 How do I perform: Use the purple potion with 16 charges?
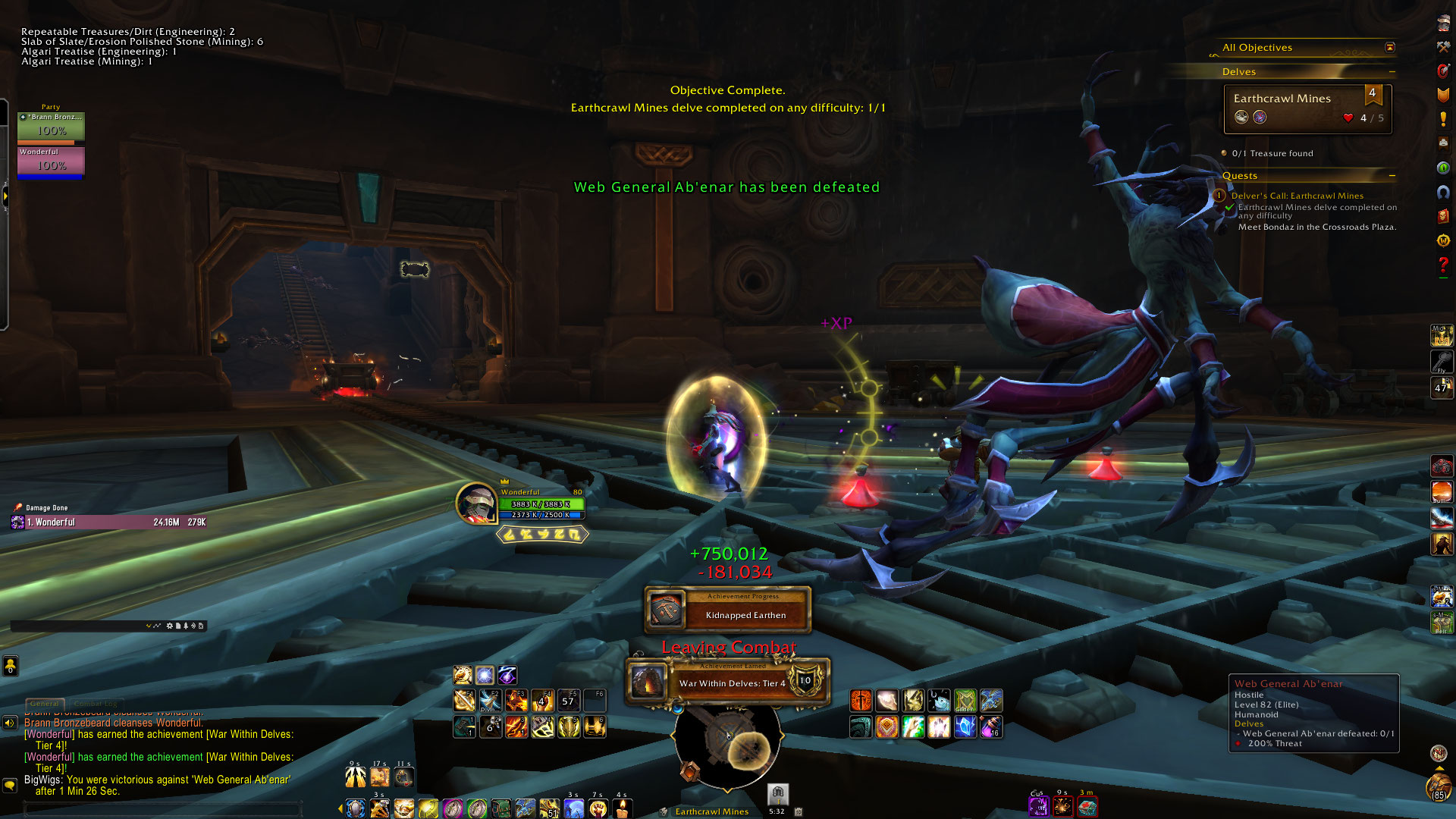click(x=990, y=727)
